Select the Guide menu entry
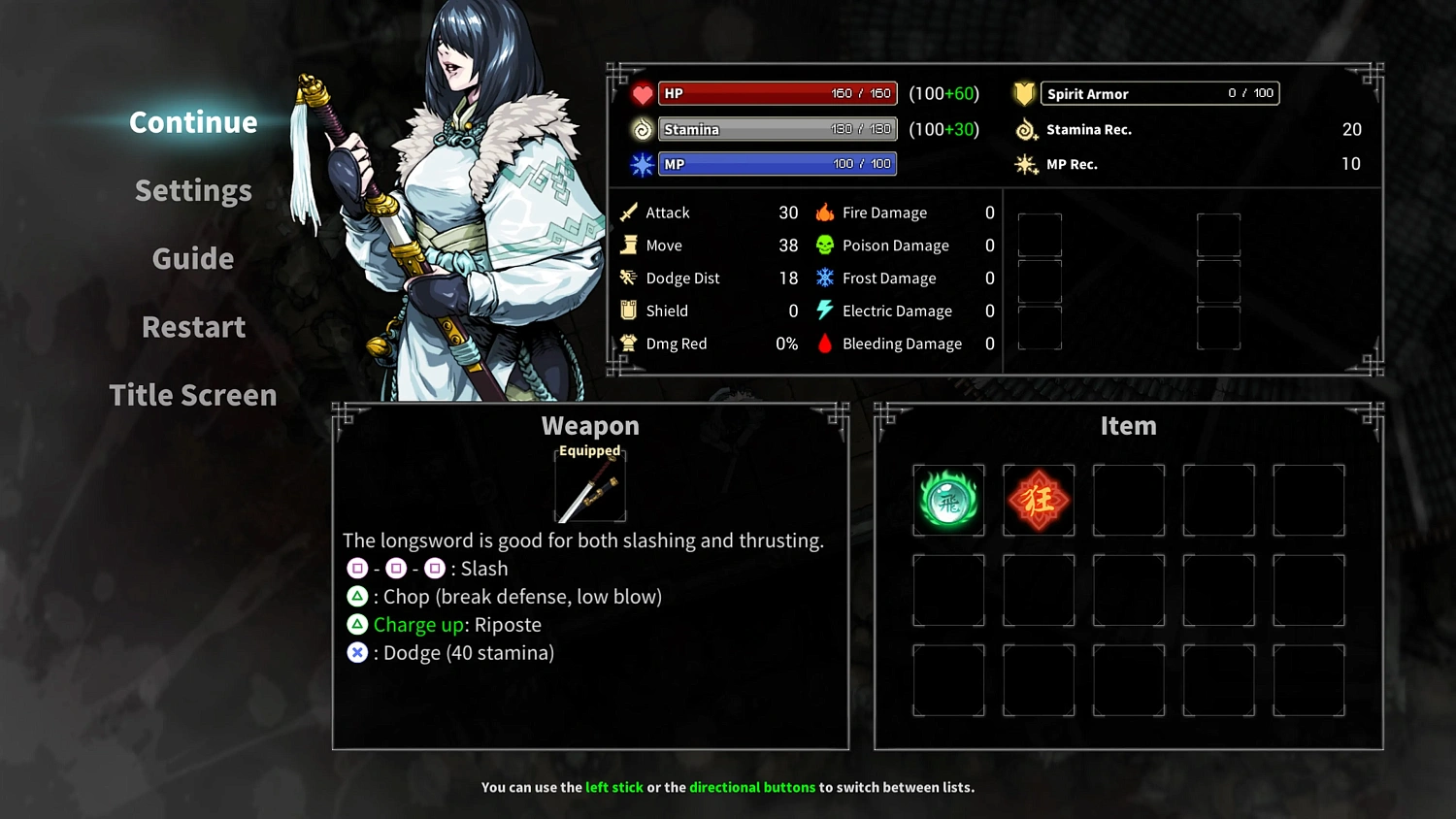The width and height of the screenshot is (1456, 819). [193, 258]
